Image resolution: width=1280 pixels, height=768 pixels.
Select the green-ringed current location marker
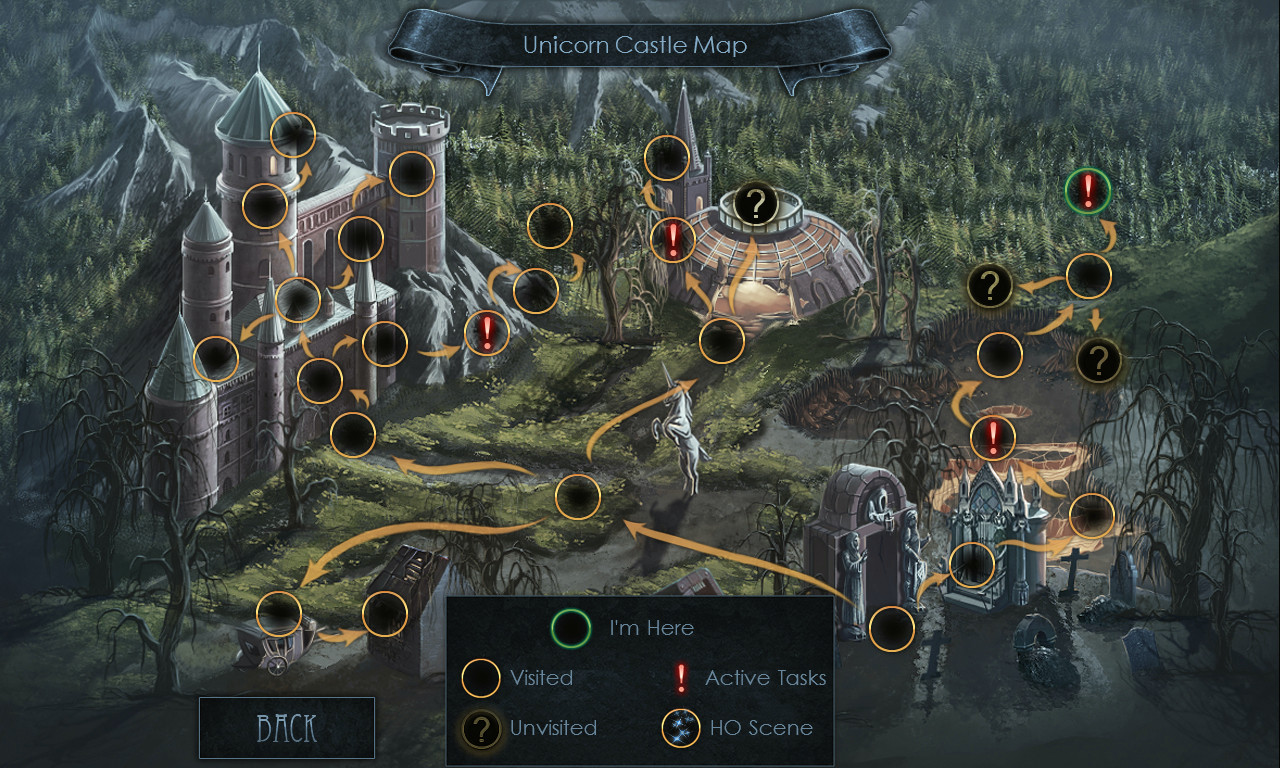[x=1087, y=191]
